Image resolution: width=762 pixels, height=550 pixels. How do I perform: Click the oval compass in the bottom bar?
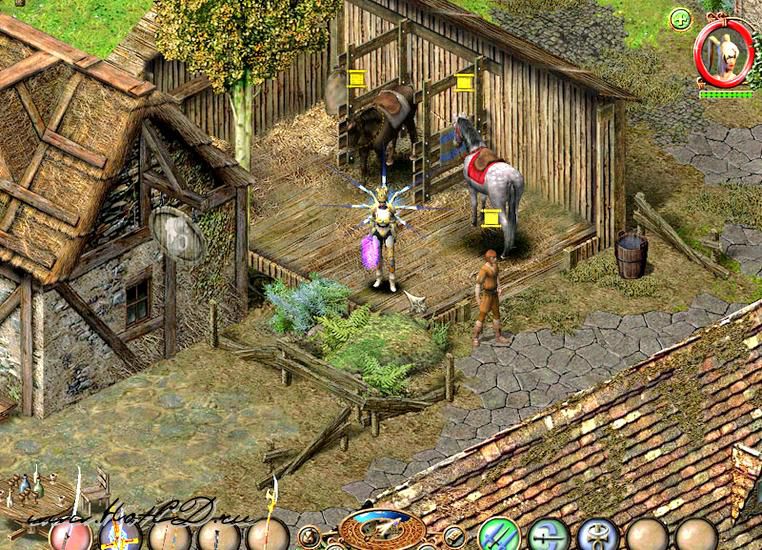380,529
